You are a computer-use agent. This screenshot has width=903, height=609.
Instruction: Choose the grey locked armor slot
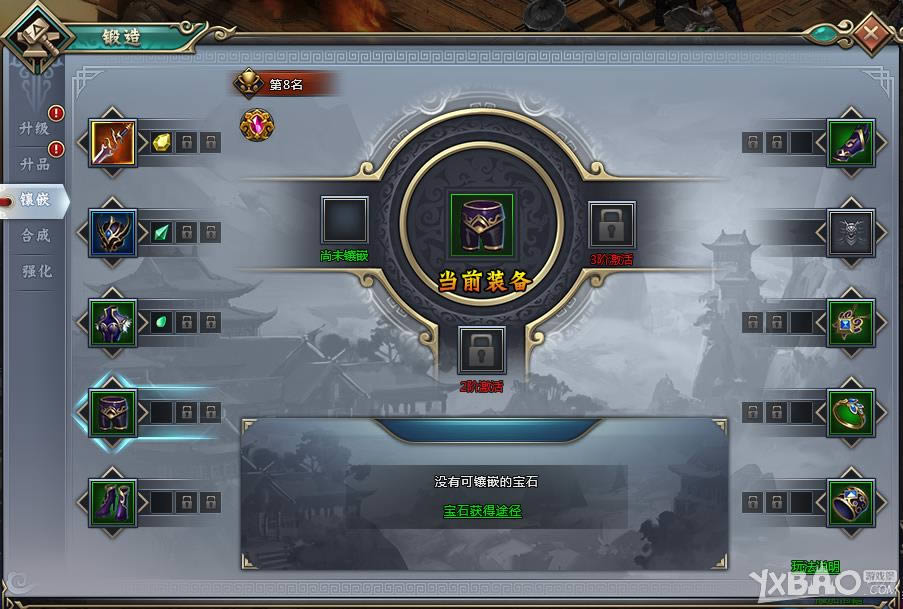(851, 233)
